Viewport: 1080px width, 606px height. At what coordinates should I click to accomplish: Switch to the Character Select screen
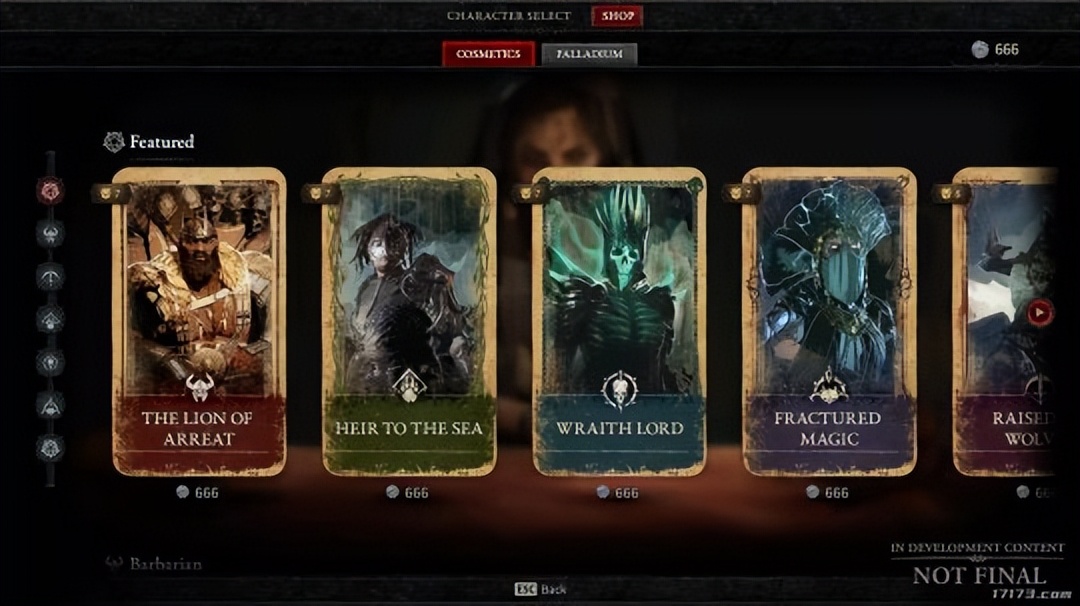tap(508, 16)
